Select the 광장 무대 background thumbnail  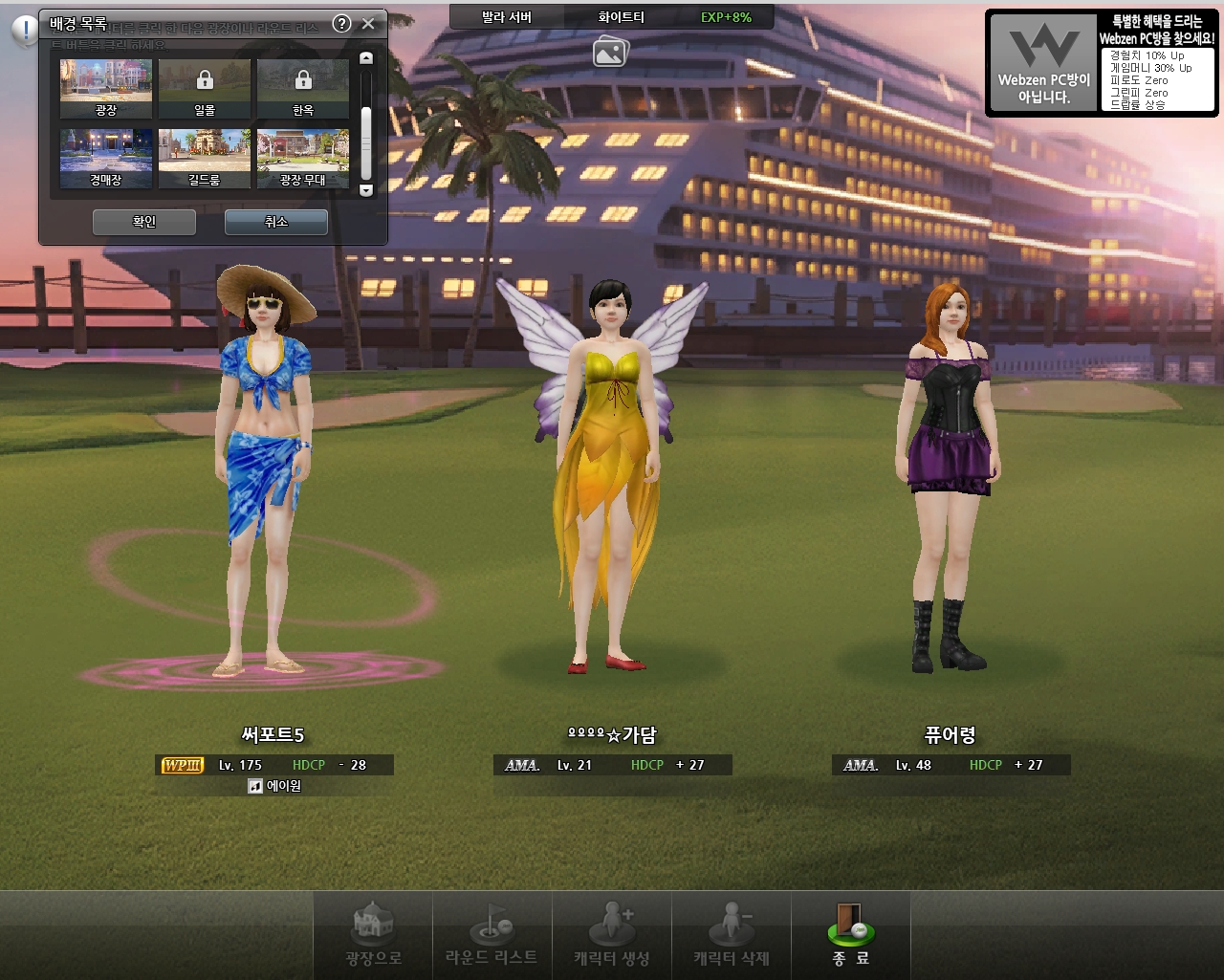303,158
